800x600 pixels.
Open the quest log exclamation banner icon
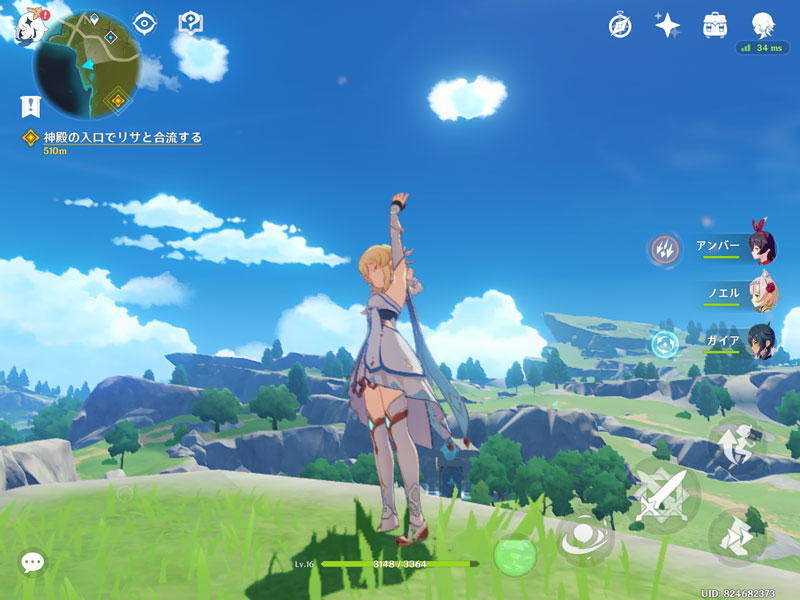(30, 105)
